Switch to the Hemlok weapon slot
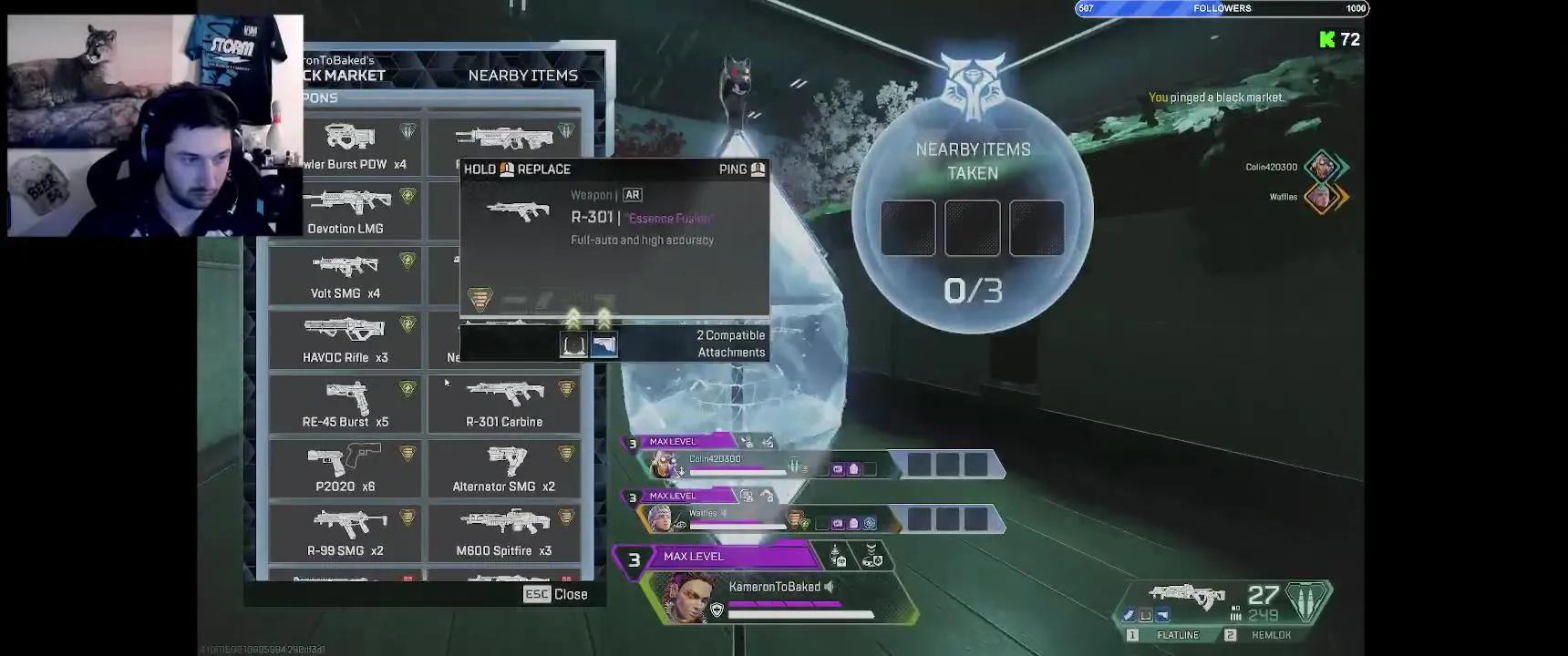The width and height of the screenshot is (1568, 656). tap(1270, 635)
